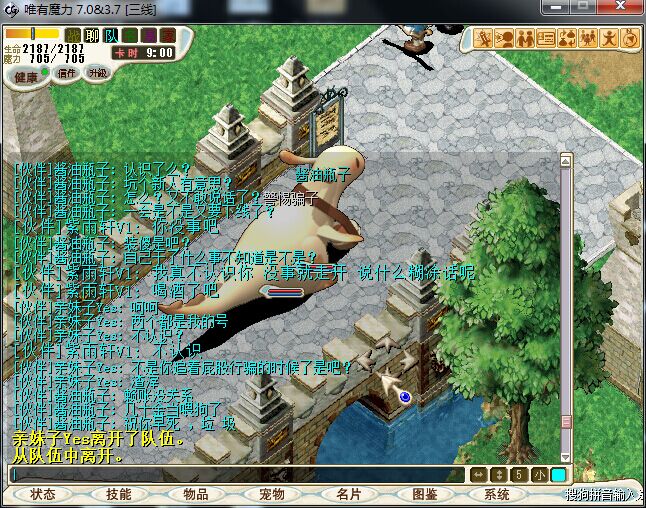
Task: Click the compass map icon
Action: pos(630,39)
